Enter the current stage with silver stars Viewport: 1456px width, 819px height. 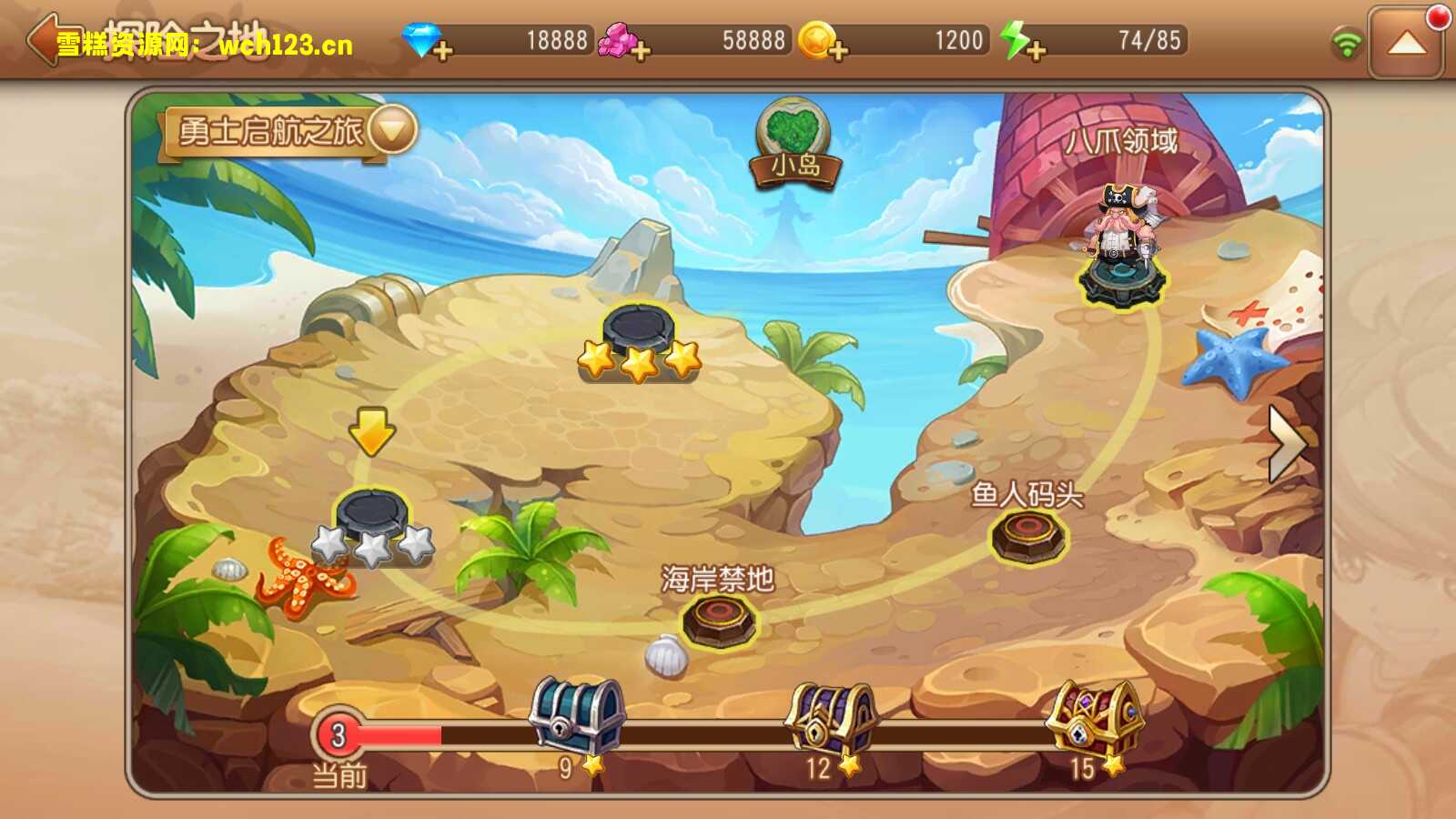(371, 521)
